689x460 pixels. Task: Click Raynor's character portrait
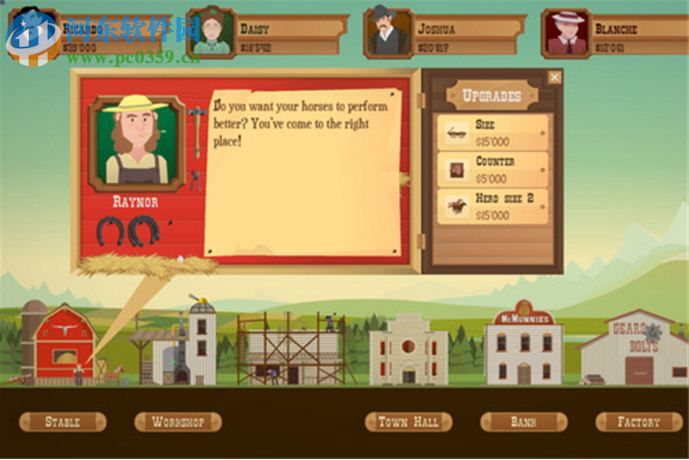[x=135, y=142]
